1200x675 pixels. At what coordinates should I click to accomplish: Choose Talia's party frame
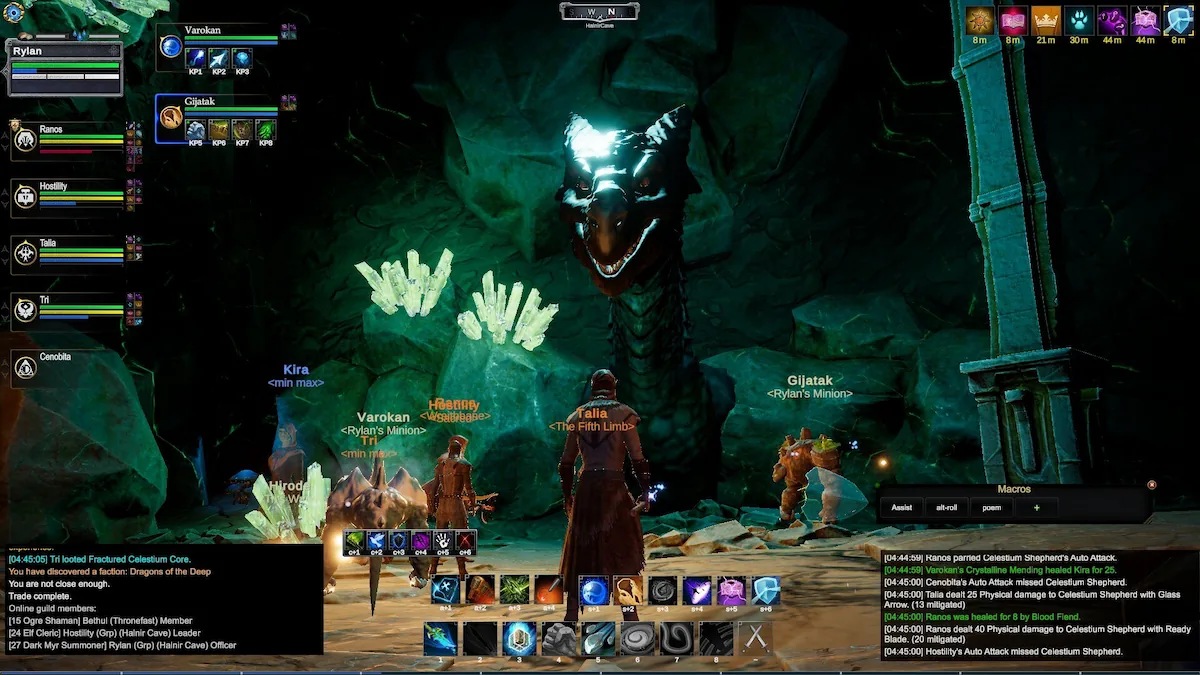68,252
